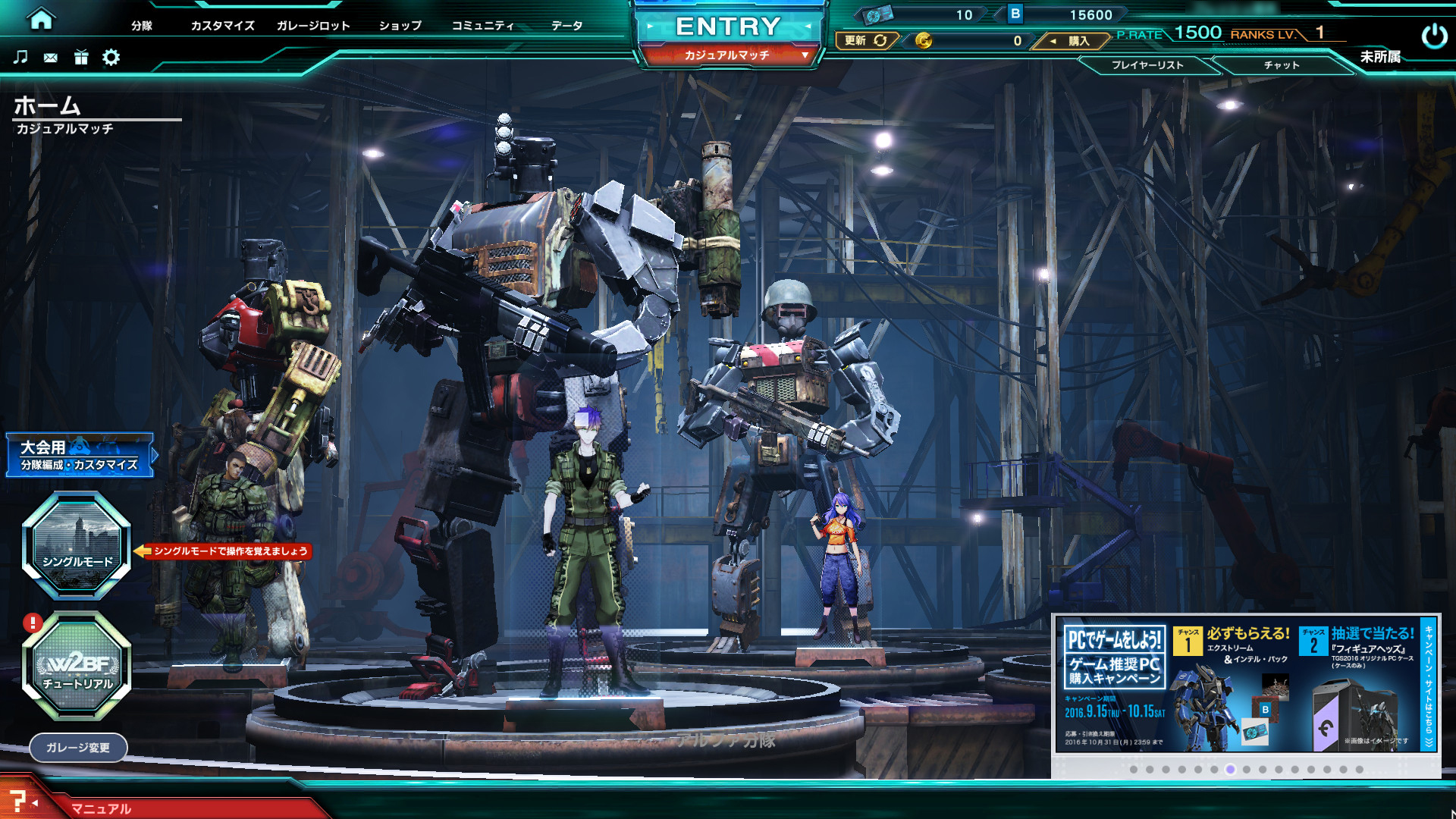Open the 分隊 squad menu

click(142, 26)
